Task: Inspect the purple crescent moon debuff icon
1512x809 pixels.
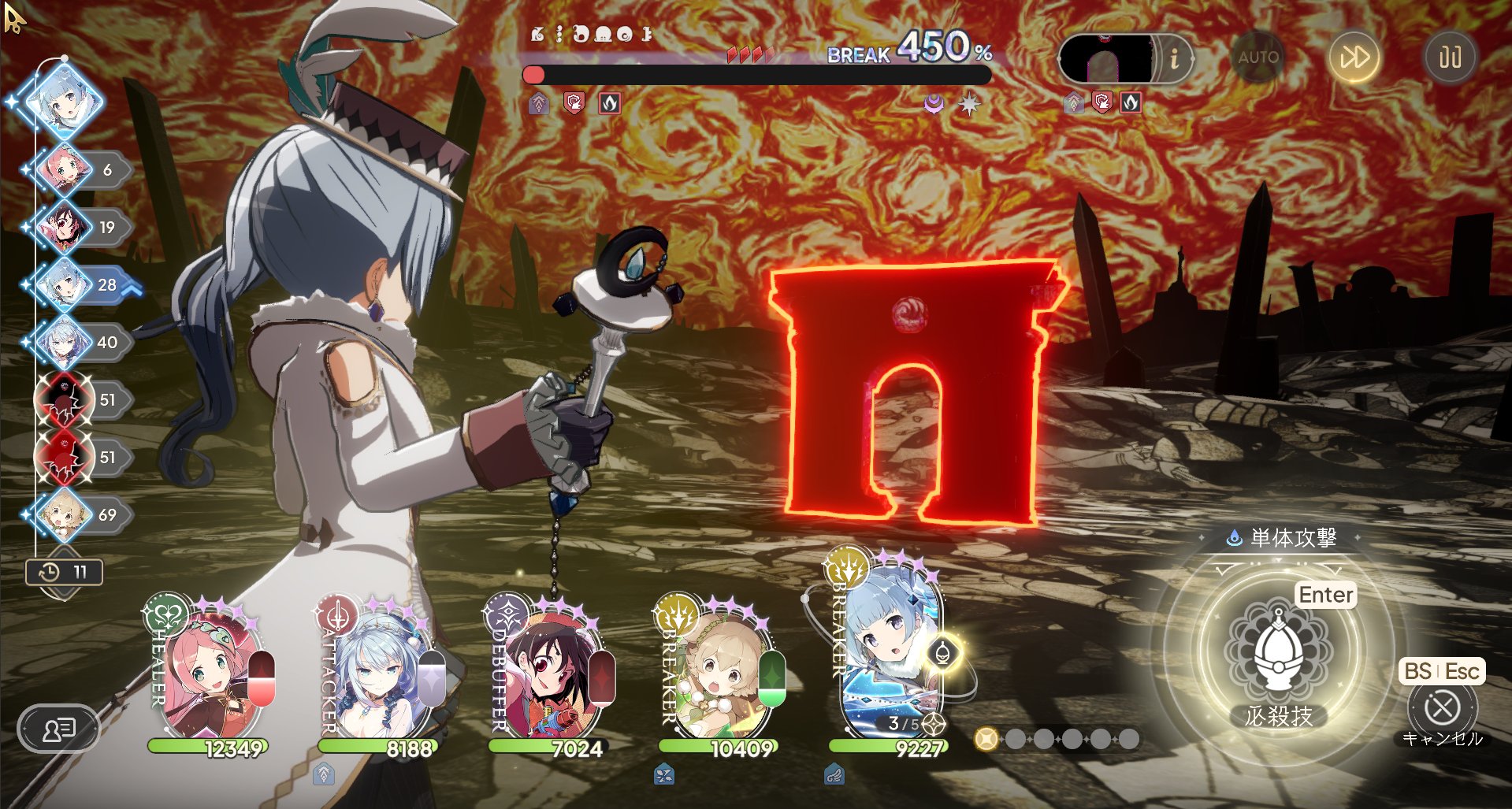Action: coord(934,103)
